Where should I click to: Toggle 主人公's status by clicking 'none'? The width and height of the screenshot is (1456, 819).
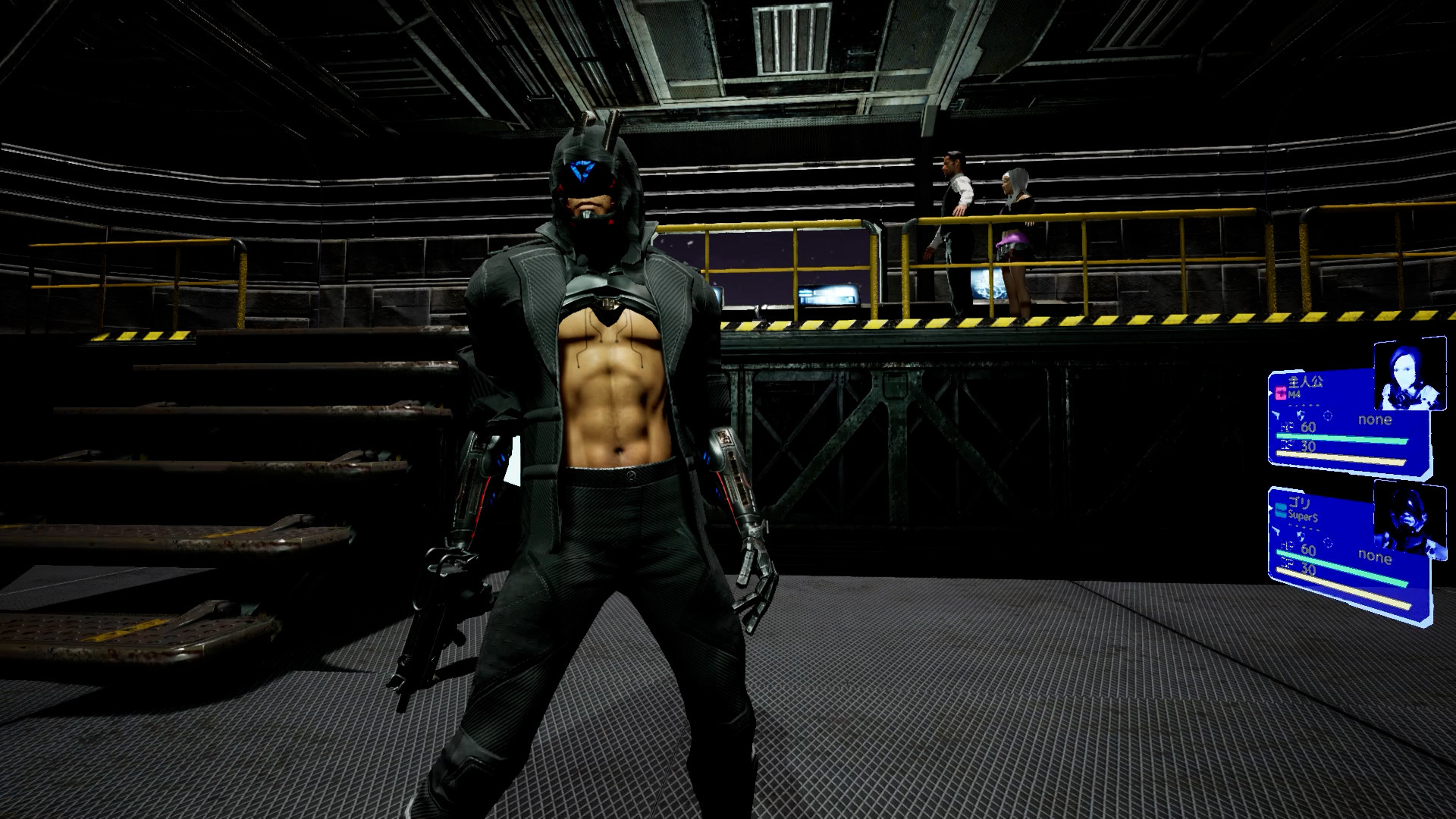tap(1375, 419)
